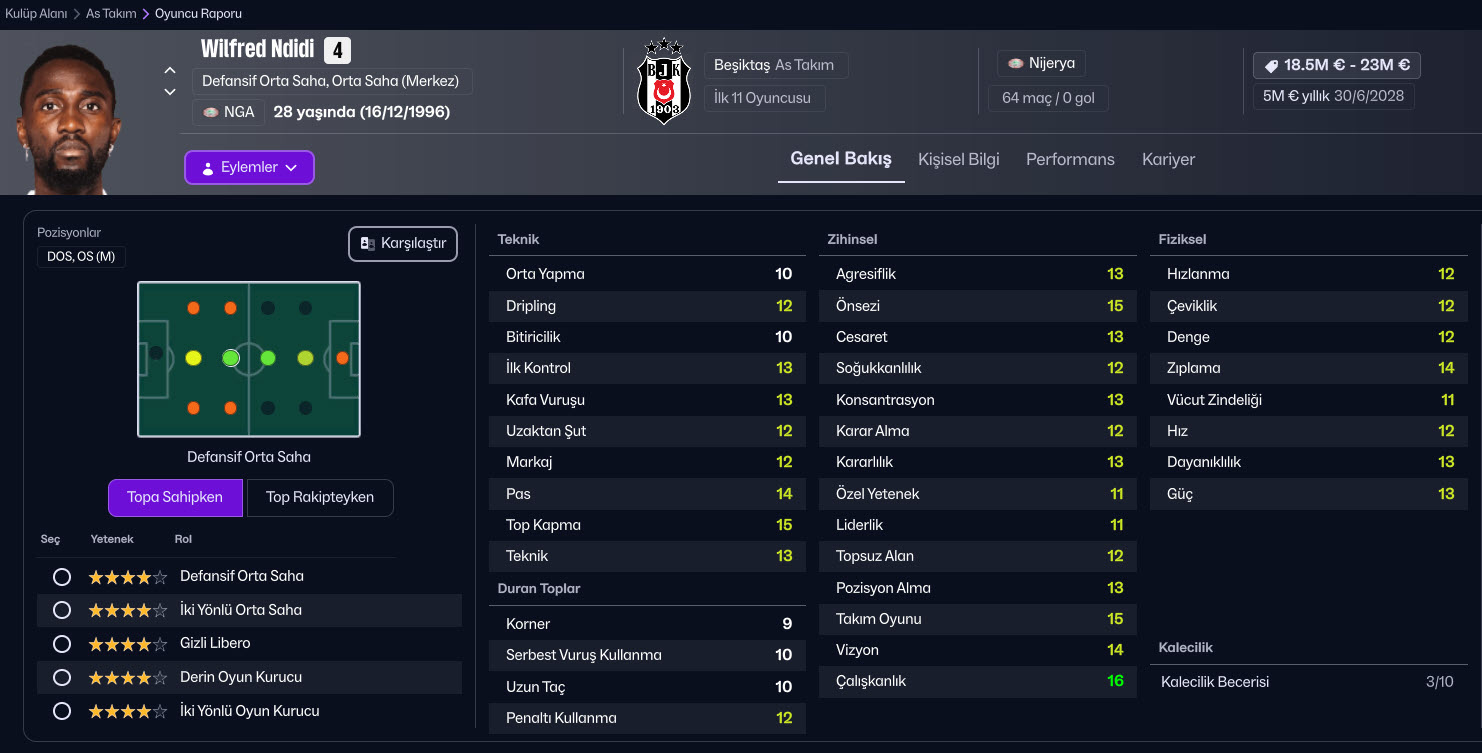This screenshot has height=753, width=1482.
Task: Choose the Defansif Orta Saha role radio
Action: tap(62, 577)
